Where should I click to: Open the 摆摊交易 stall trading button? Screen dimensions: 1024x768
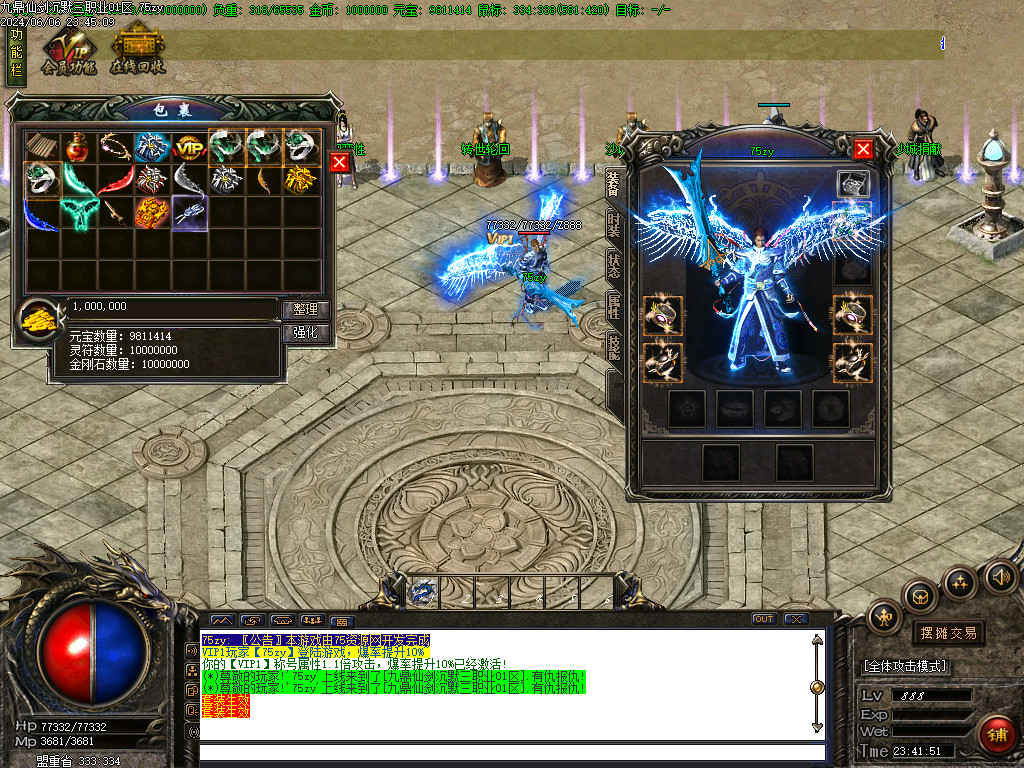[x=948, y=633]
